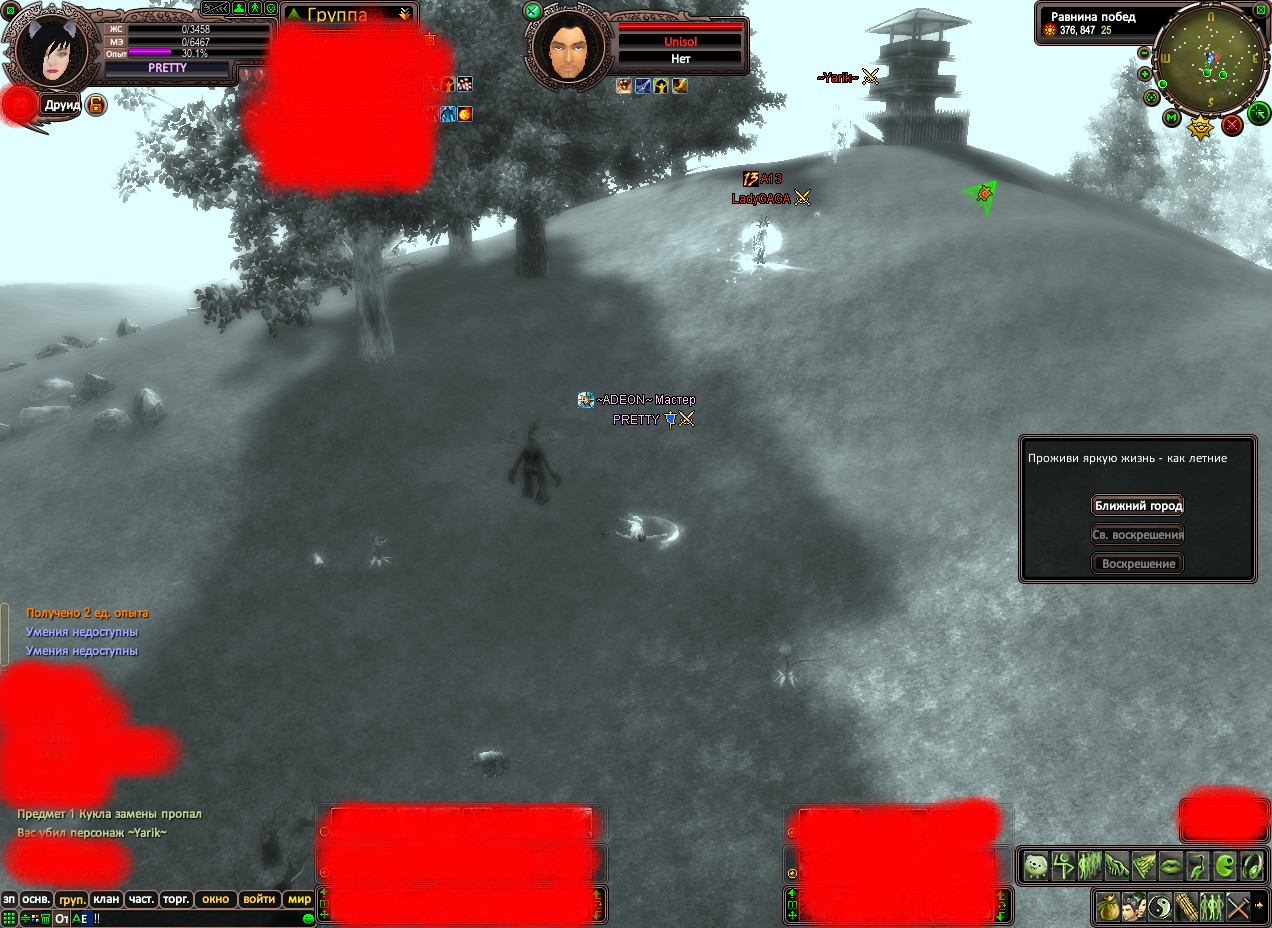Viewport: 1272px width, 928px height.
Task: Zoom out the minimap with minus button
Action: pyautogui.click(x=1144, y=53)
